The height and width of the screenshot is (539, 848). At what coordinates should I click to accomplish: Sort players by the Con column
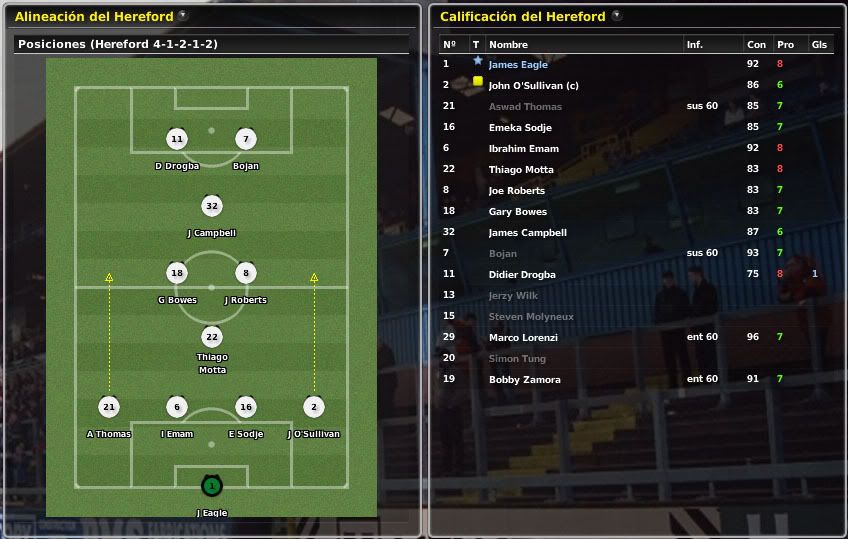click(756, 45)
